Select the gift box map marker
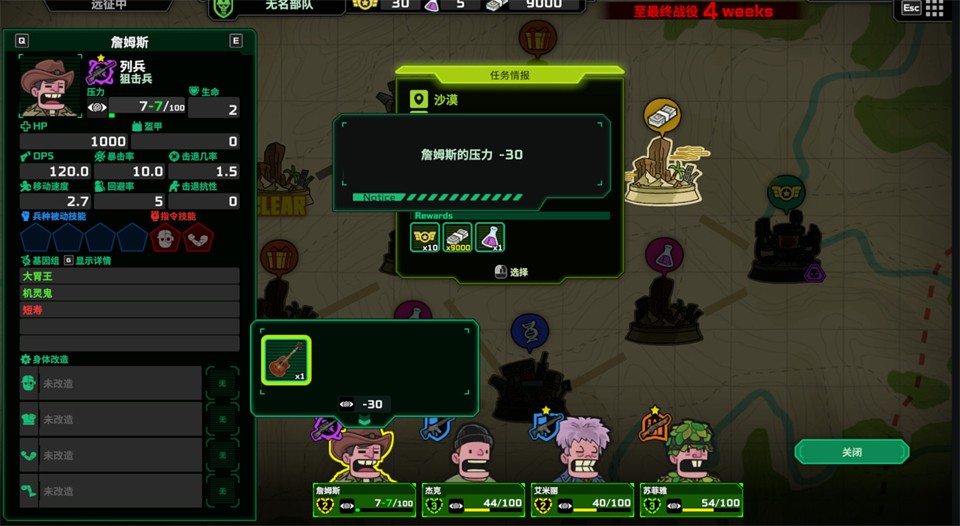Image resolution: width=960 pixels, height=526 pixels. [x=538, y=39]
